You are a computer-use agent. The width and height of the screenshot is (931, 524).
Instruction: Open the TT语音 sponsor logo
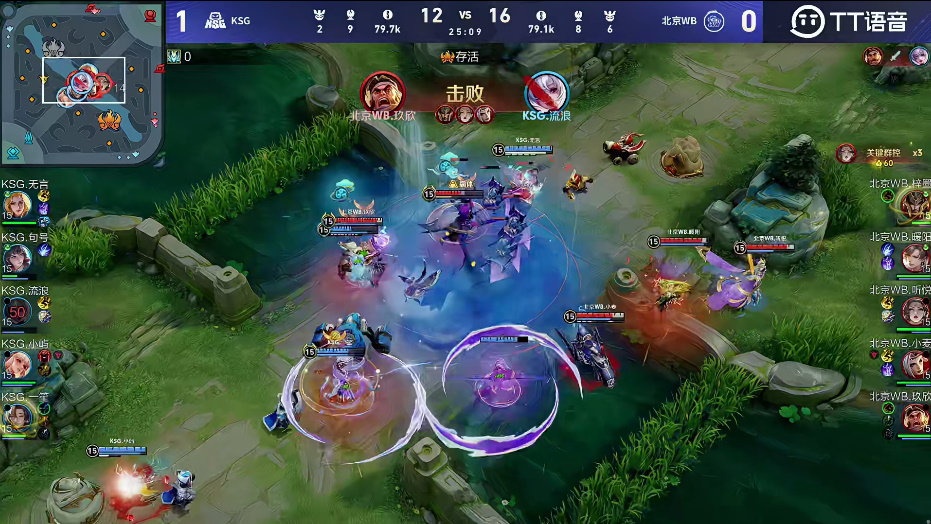[849, 21]
